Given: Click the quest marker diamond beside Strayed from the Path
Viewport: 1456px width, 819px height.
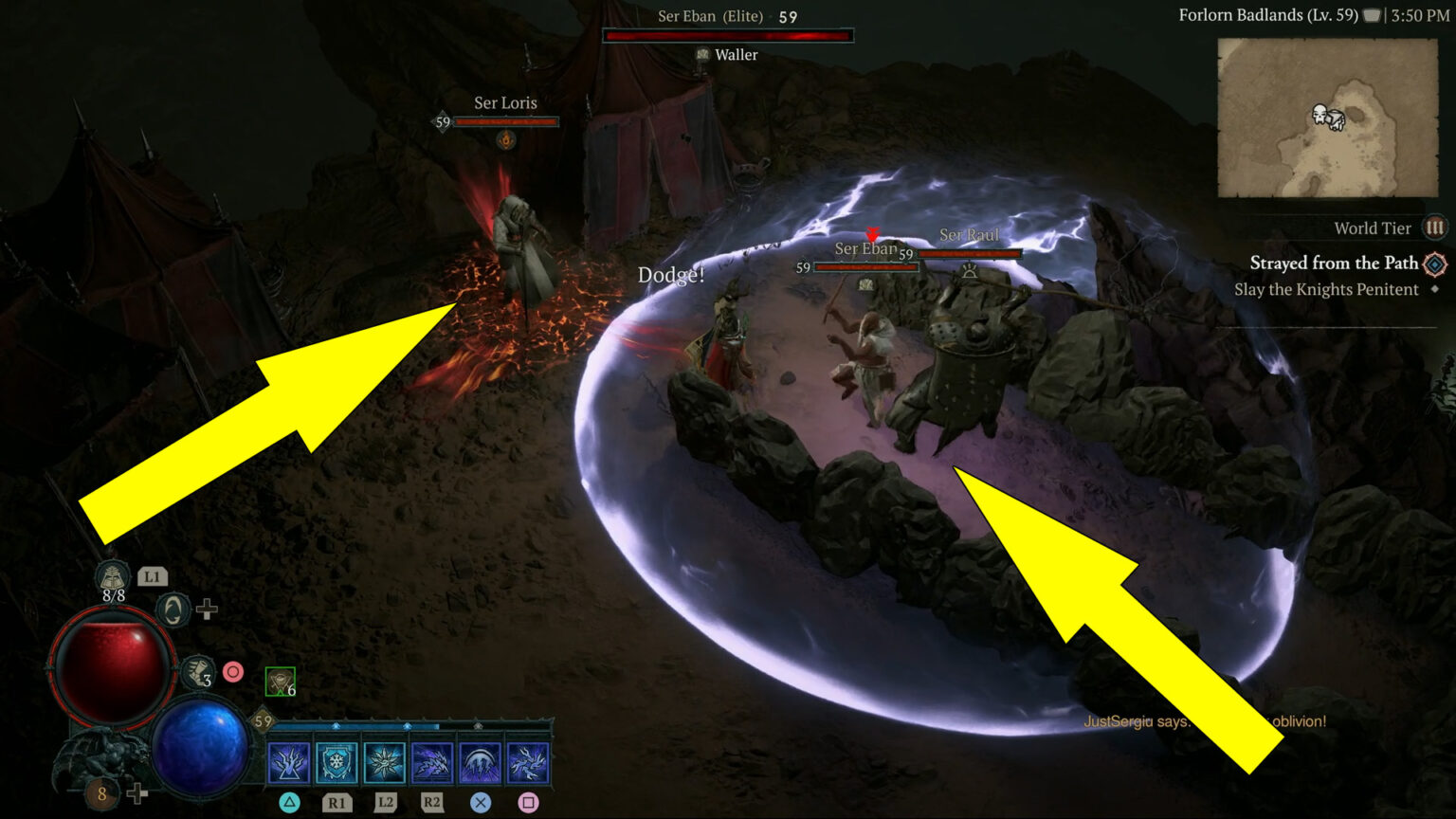Looking at the screenshot, I should pyautogui.click(x=1434, y=264).
